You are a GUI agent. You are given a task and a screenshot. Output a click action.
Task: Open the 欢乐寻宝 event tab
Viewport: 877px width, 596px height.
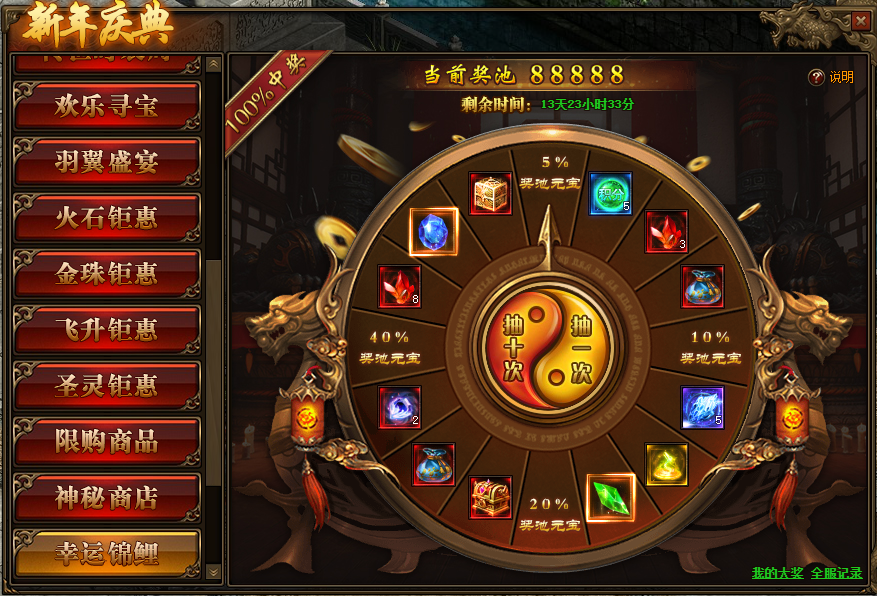106,106
